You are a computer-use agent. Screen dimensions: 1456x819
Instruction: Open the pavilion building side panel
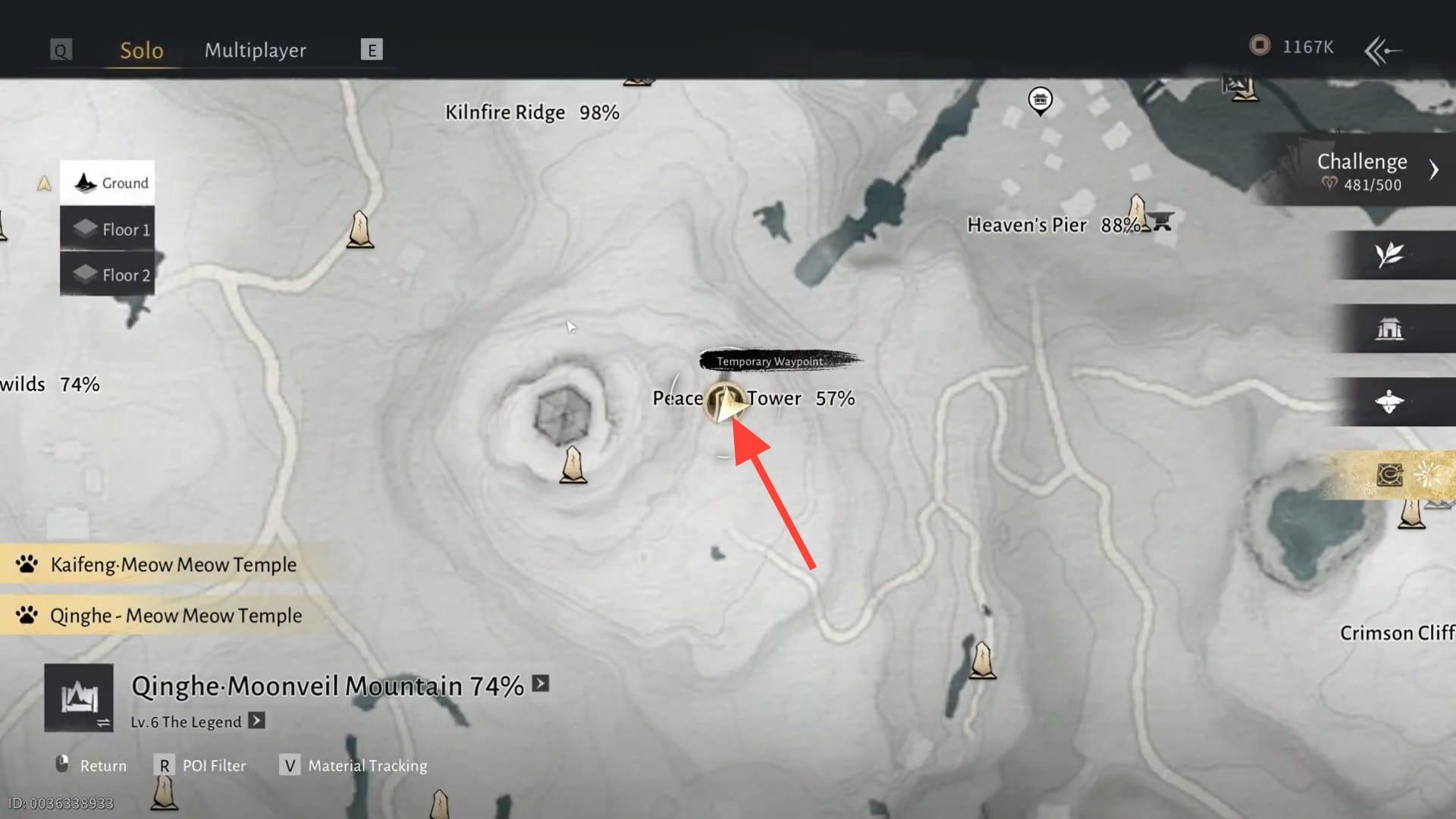pyautogui.click(x=1389, y=329)
